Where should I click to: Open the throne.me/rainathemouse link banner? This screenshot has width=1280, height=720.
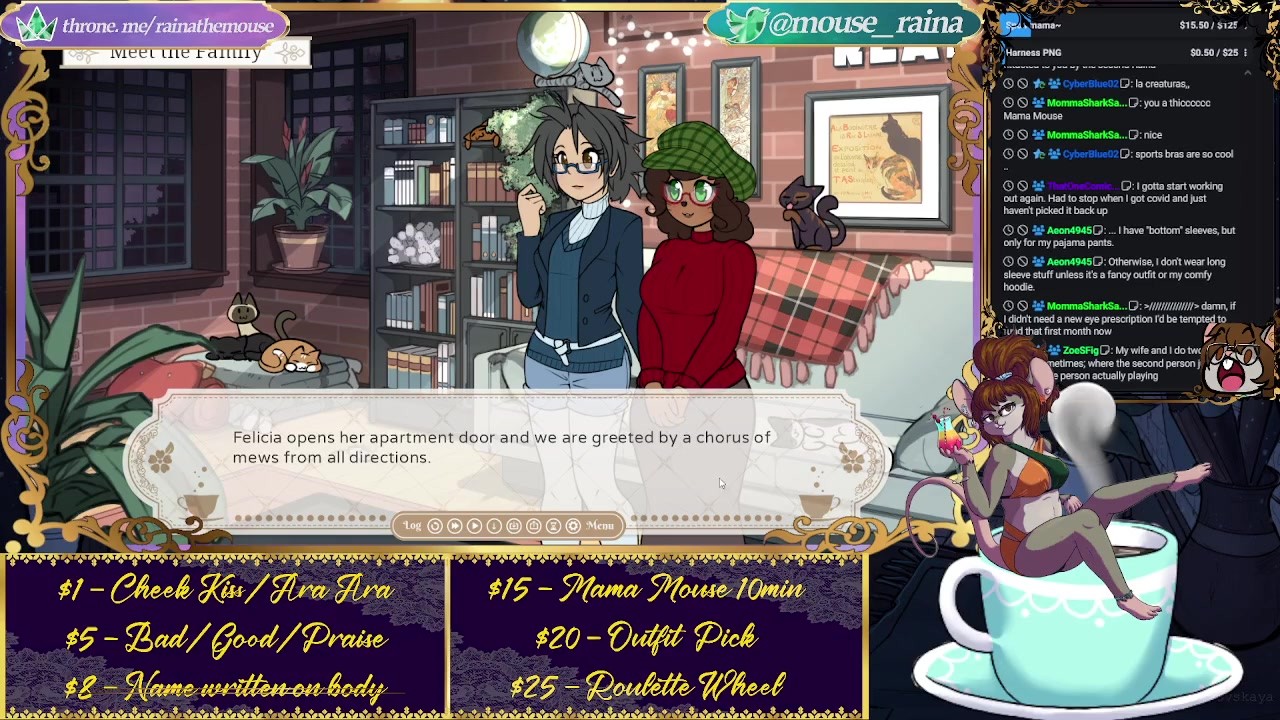coord(150,25)
